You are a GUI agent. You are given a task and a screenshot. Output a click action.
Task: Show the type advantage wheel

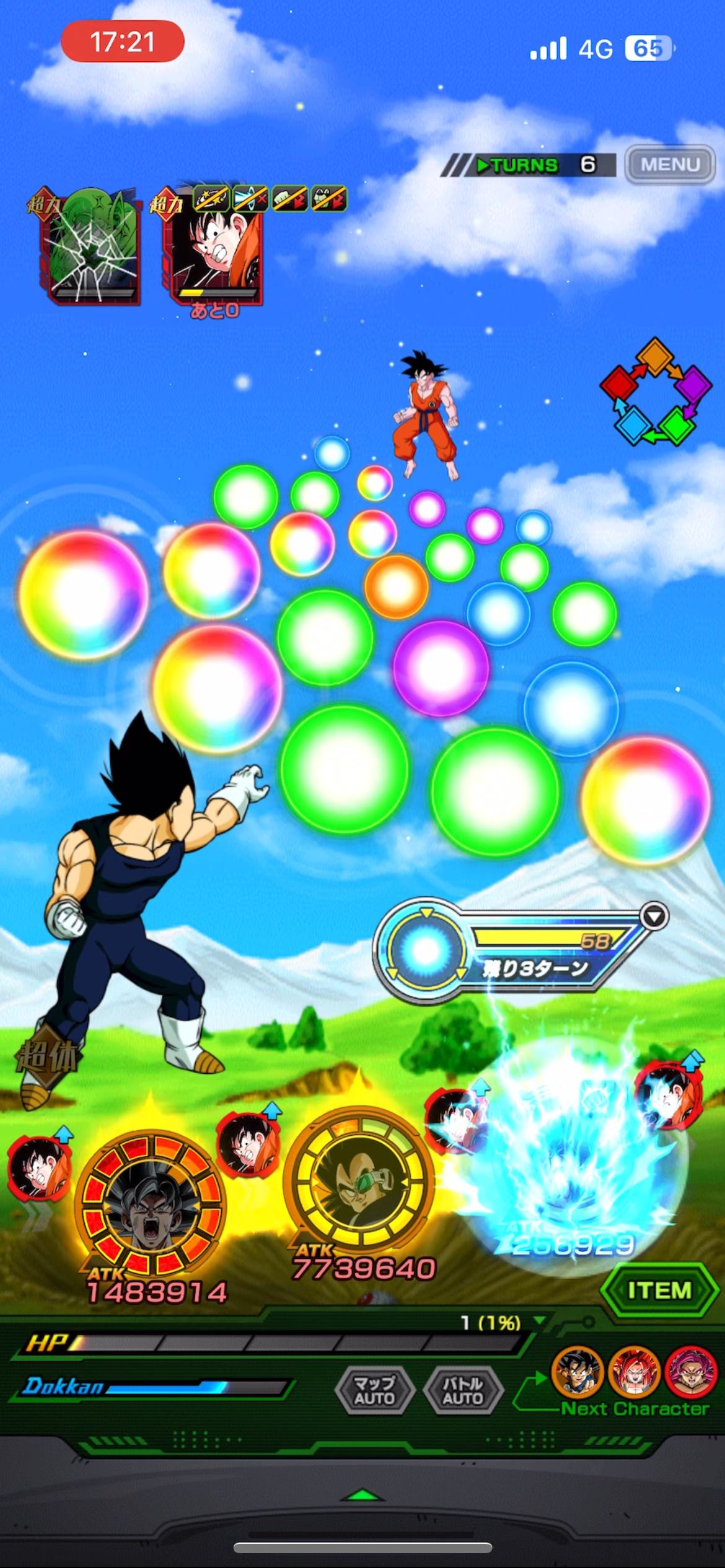click(x=656, y=391)
